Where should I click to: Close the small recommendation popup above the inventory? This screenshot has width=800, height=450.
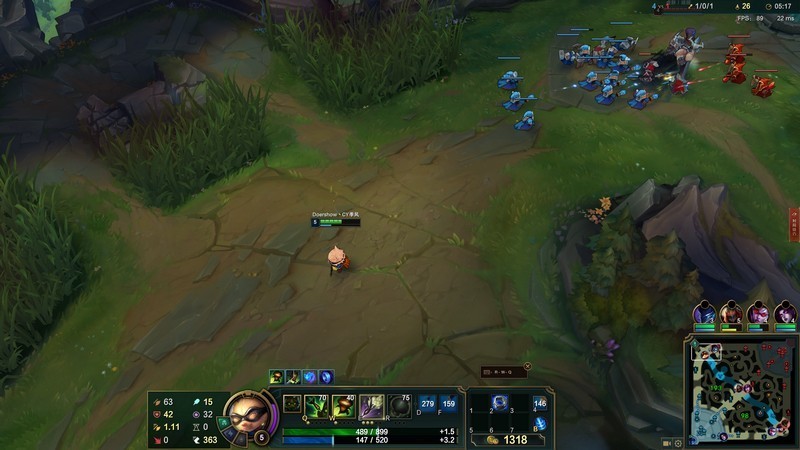click(527, 366)
